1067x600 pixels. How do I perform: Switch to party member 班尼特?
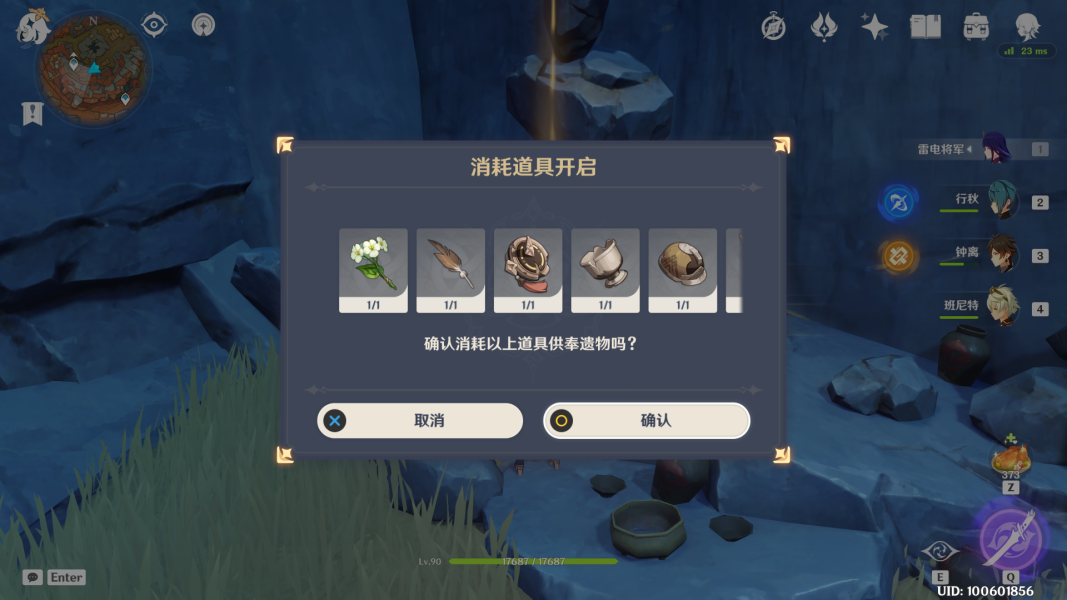pyautogui.click(x=1002, y=307)
